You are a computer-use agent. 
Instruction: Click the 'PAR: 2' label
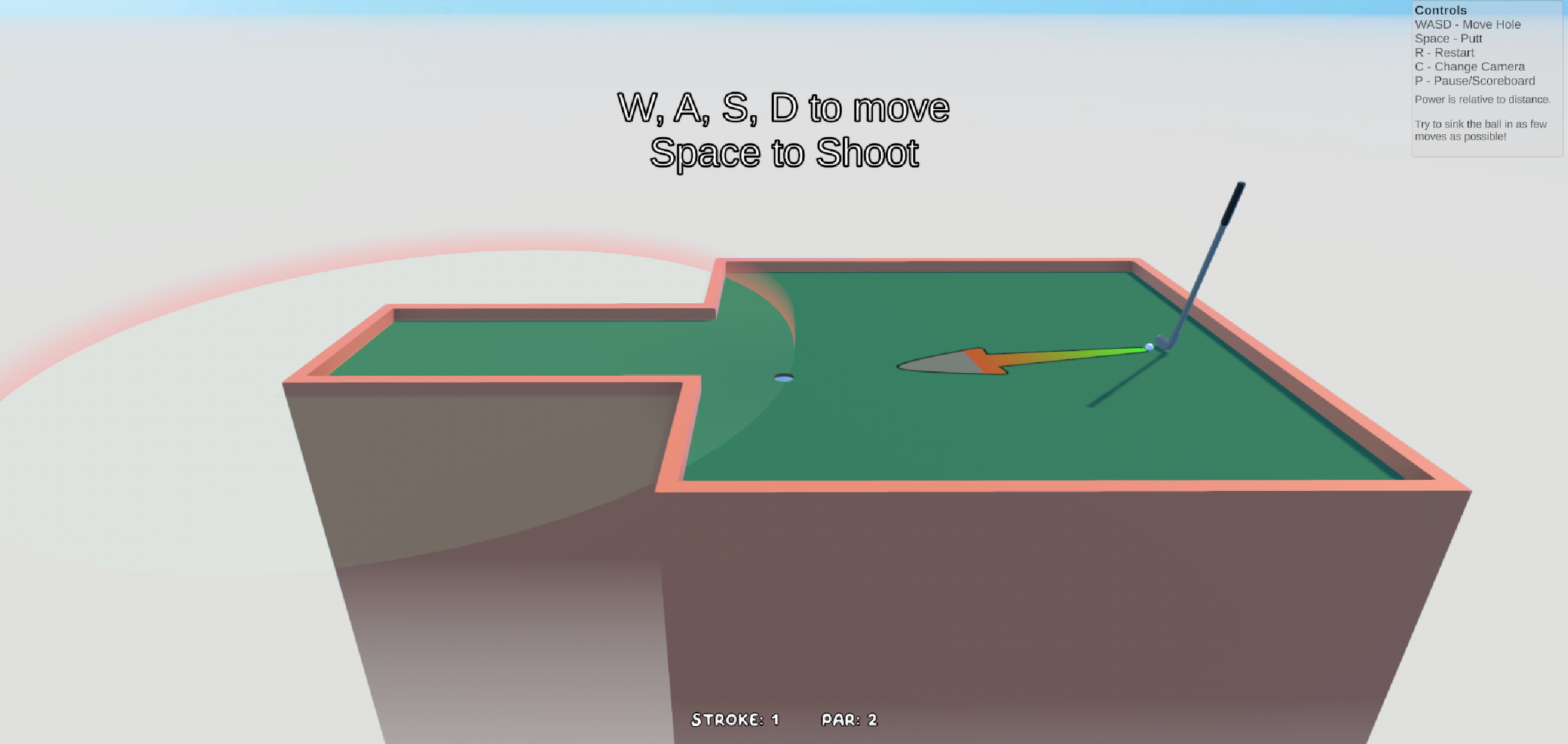point(850,719)
